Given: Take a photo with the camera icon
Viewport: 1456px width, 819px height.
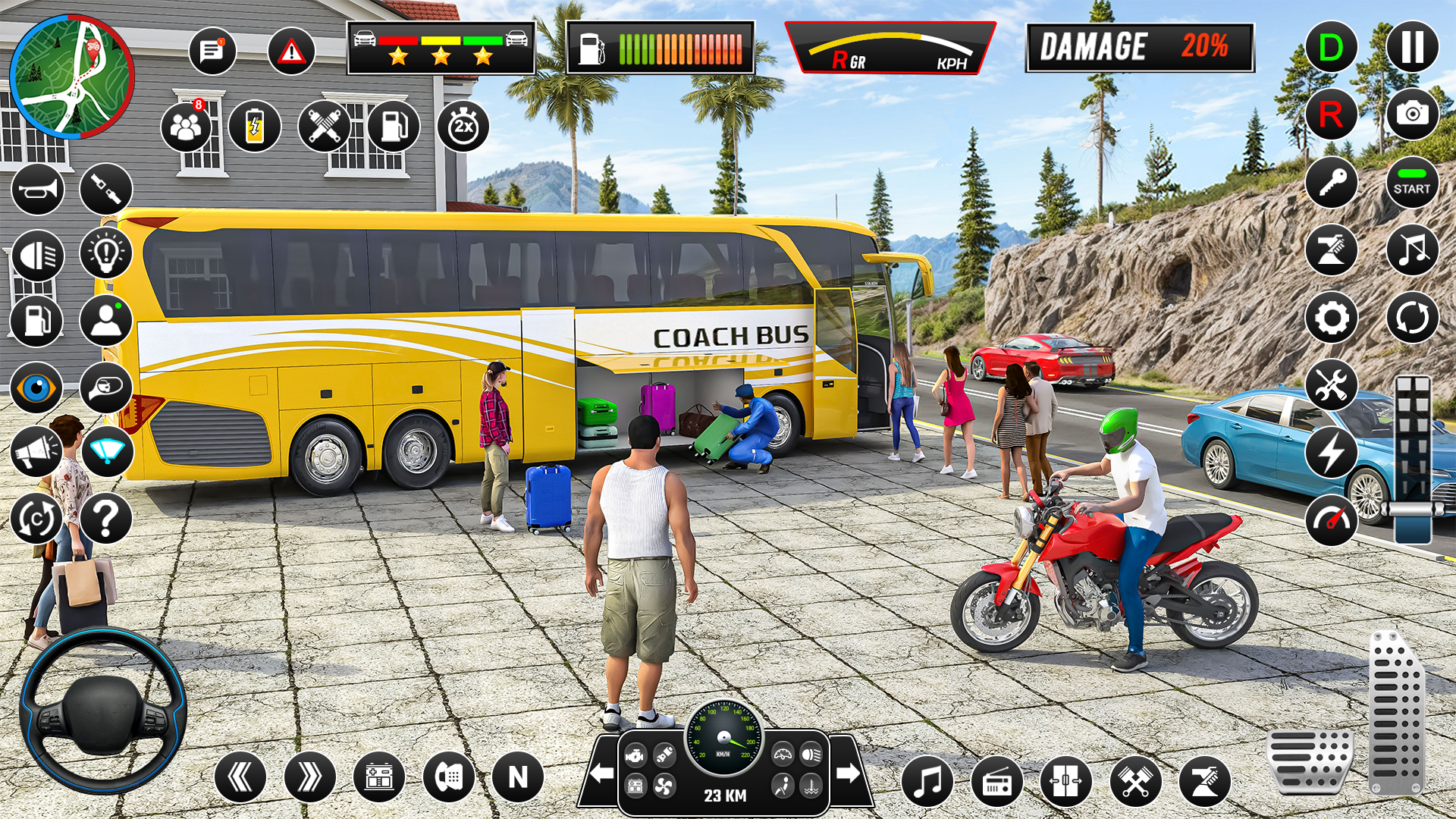Looking at the screenshot, I should click(1410, 115).
